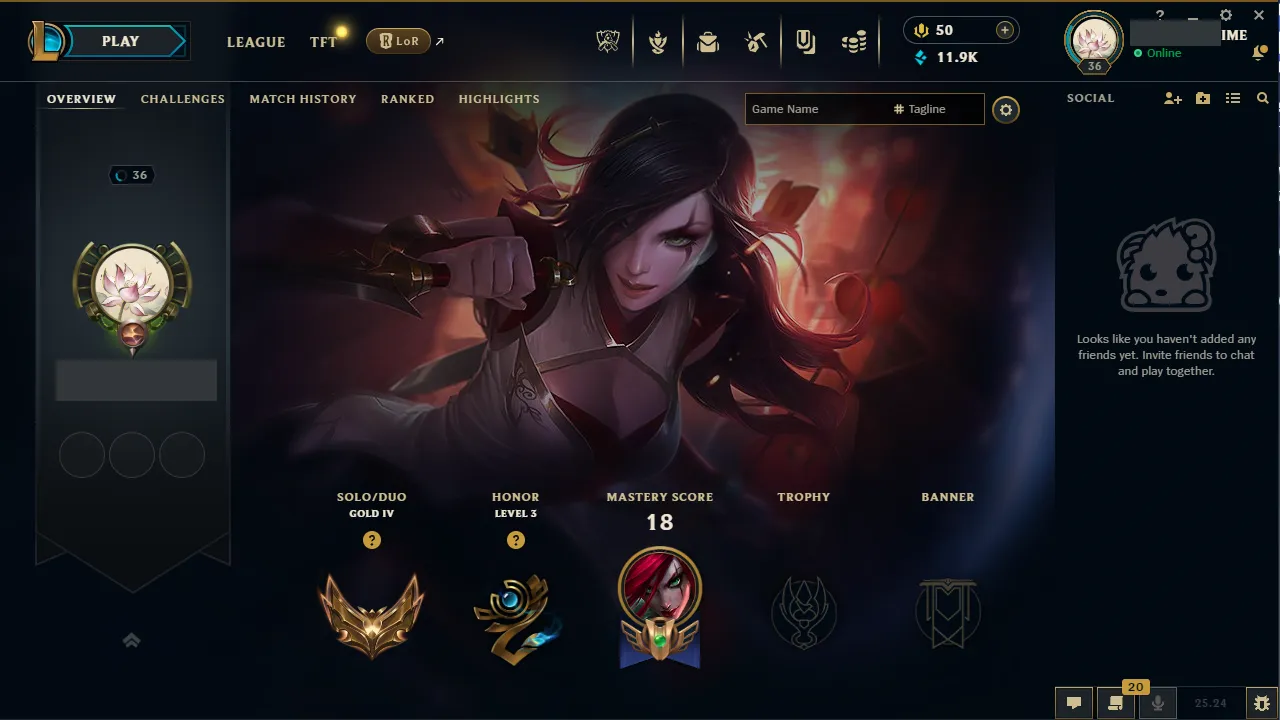Open the Esports section icon
This screenshot has width=1280, height=720.
click(607, 41)
